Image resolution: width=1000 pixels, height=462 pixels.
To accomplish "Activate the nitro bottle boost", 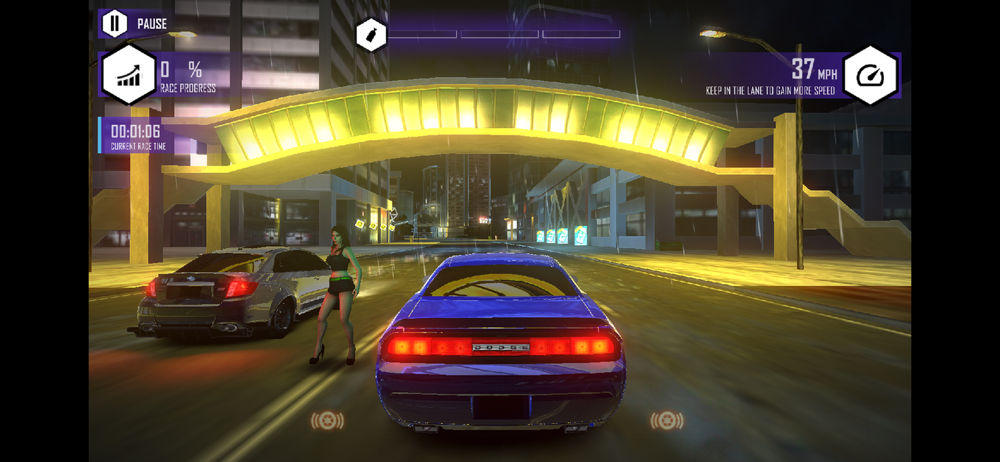I will point(371,36).
